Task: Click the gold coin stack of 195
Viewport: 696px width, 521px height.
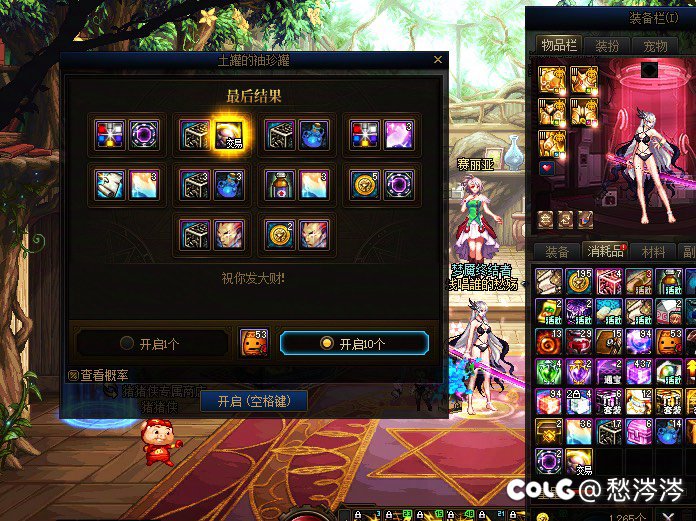Action: 579,281
